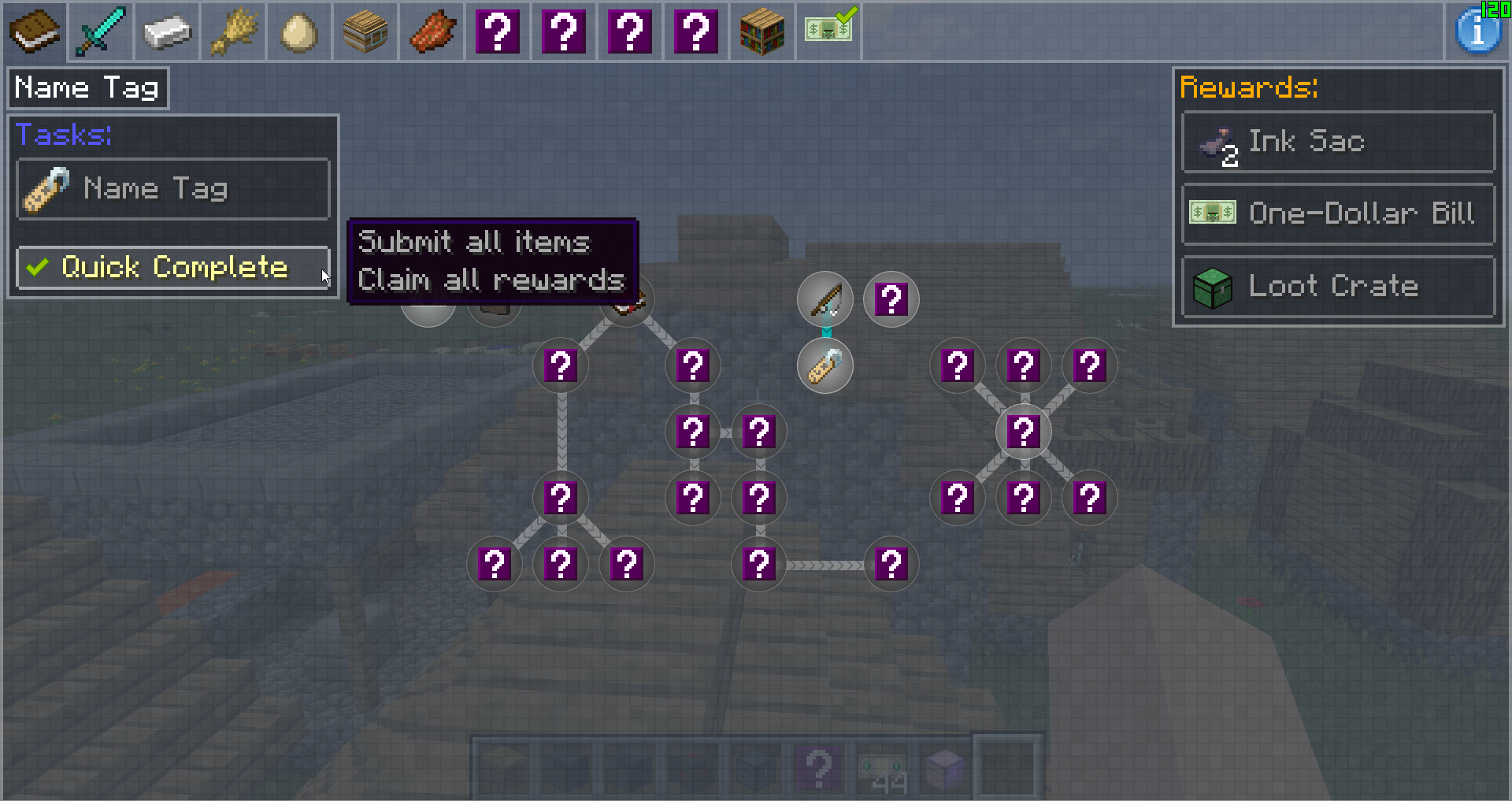Open the Loot Crate reward

pos(1338,286)
